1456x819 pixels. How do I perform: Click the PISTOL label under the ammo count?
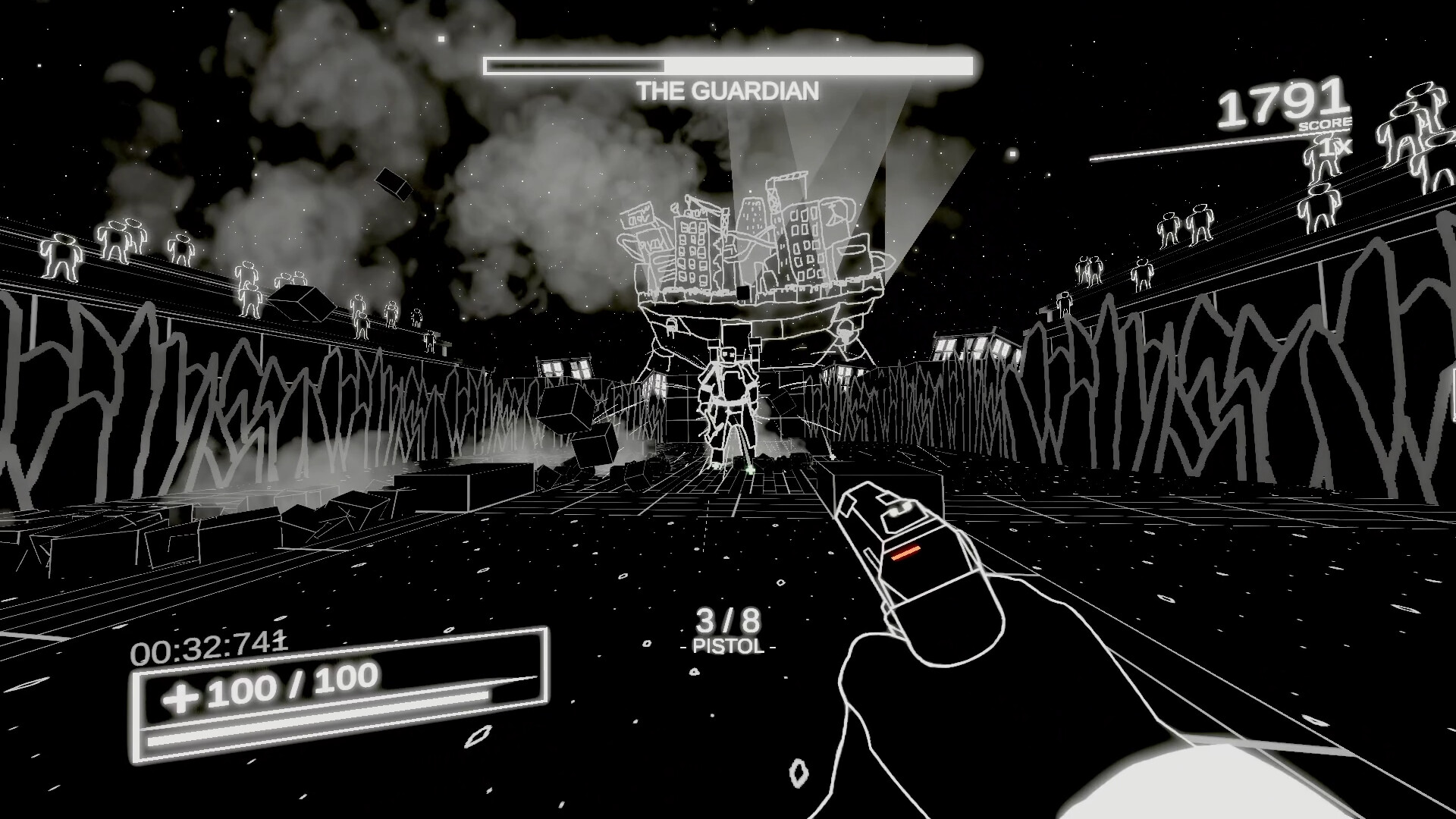(x=730, y=646)
